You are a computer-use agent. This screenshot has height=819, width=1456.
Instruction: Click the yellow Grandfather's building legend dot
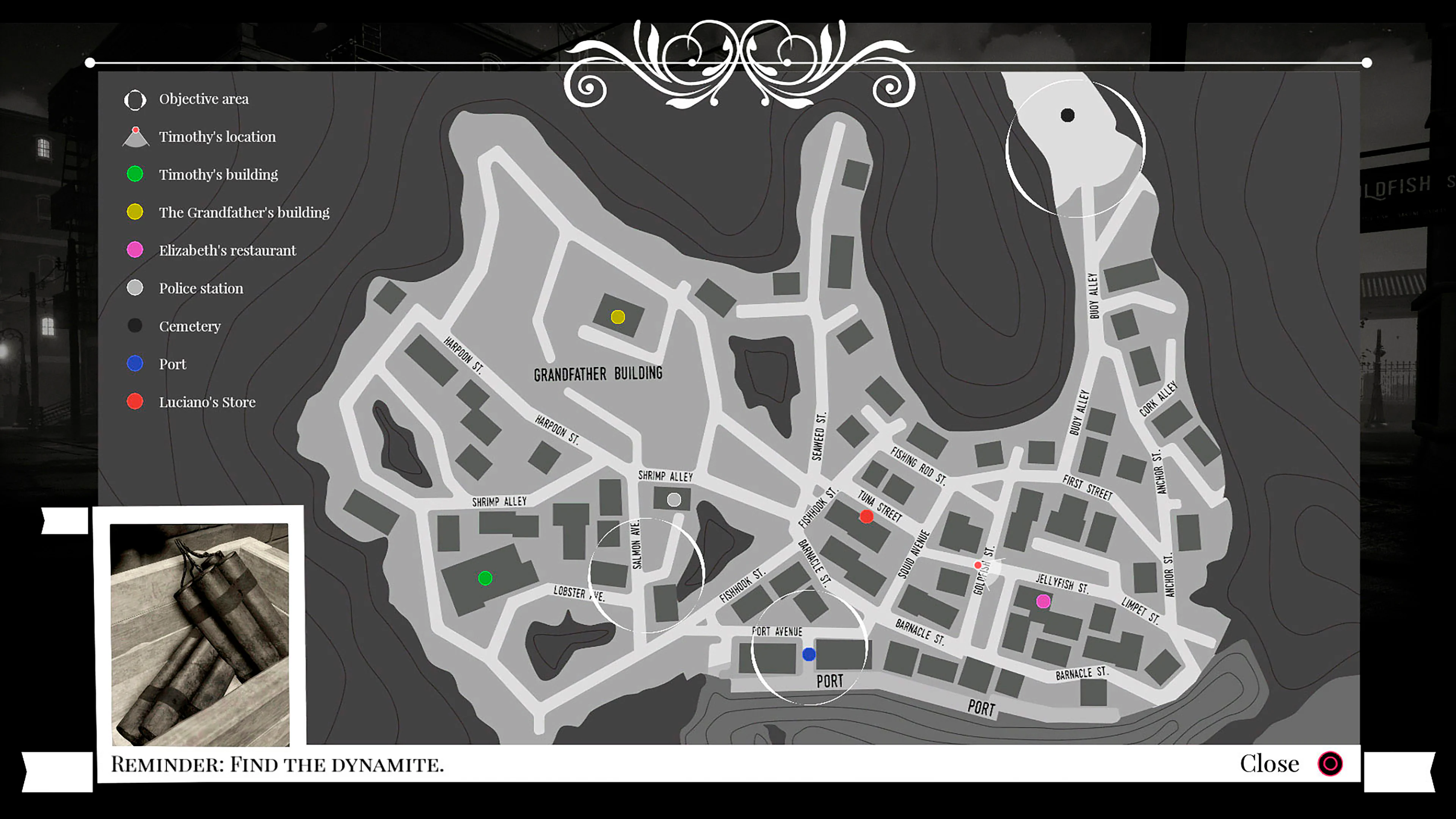(x=135, y=212)
